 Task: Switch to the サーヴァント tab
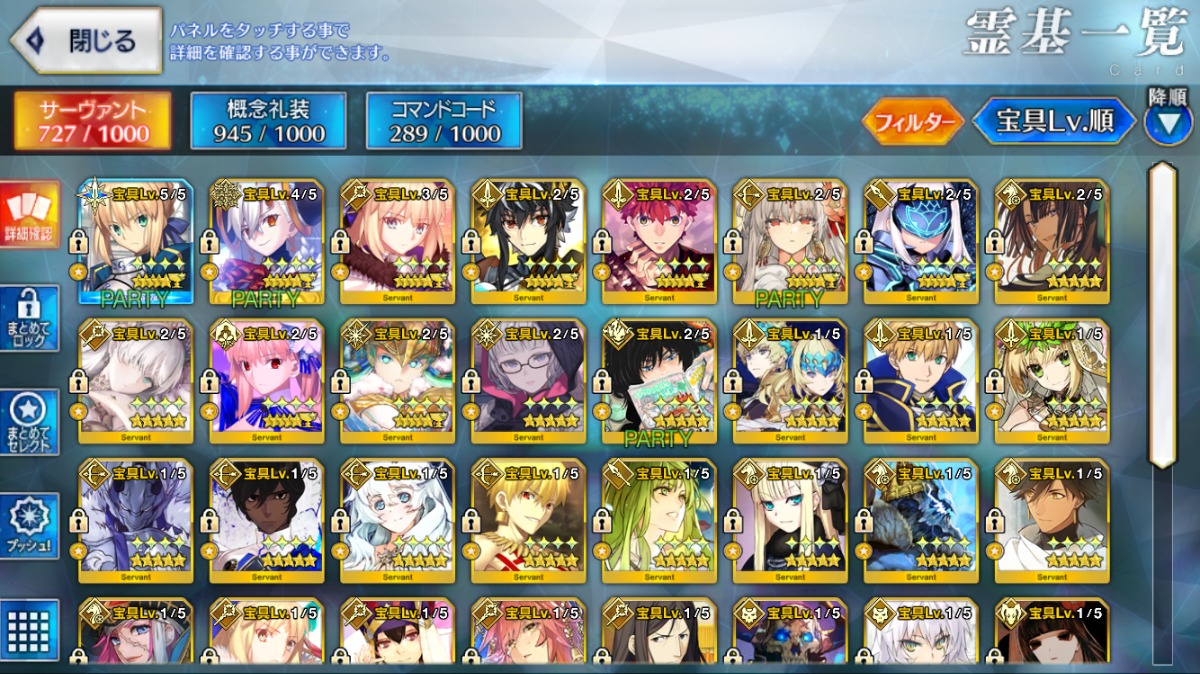(x=92, y=121)
